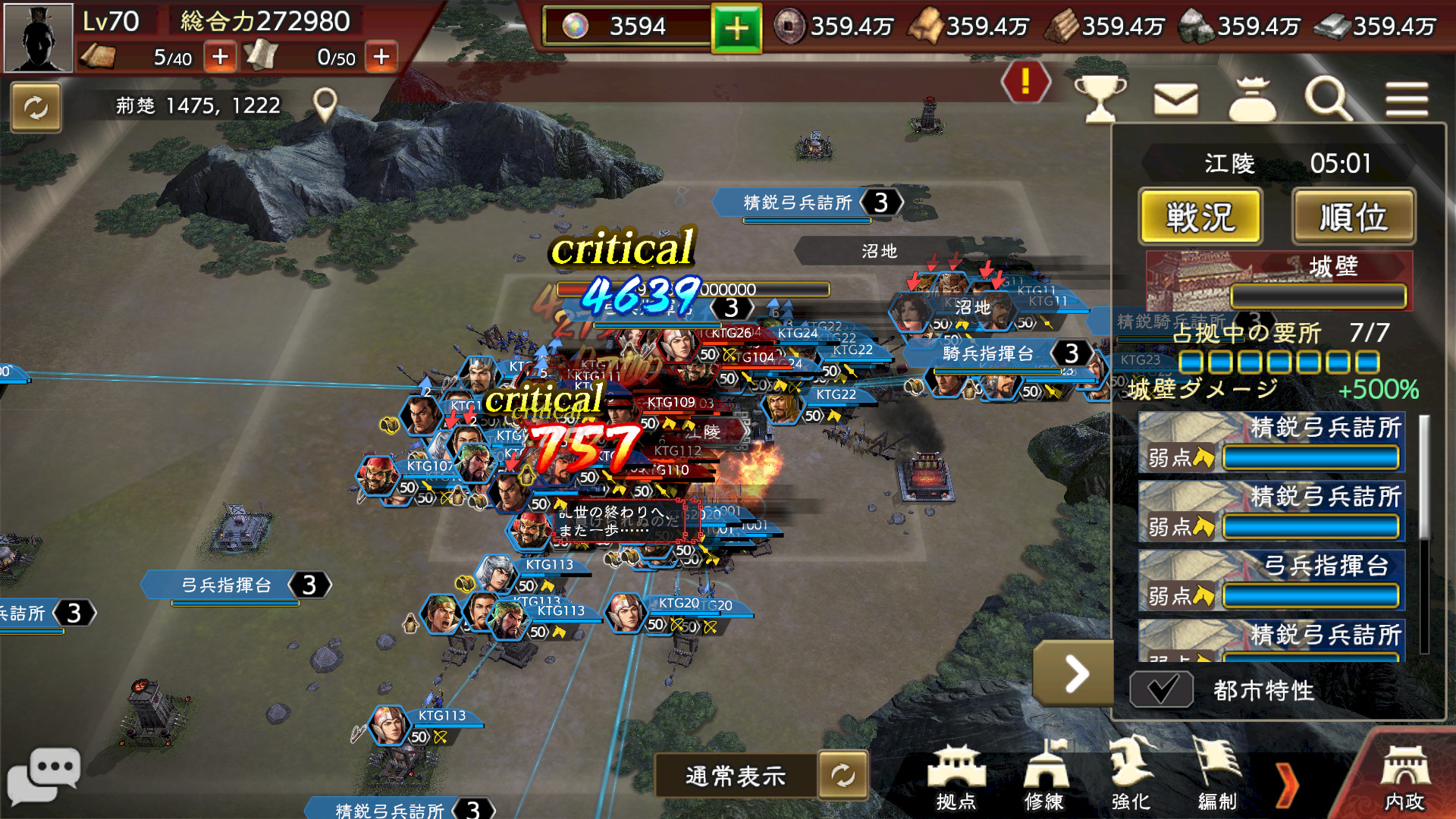Open the trophy achievements panel
1456x819 pixels.
click(1101, 101)
